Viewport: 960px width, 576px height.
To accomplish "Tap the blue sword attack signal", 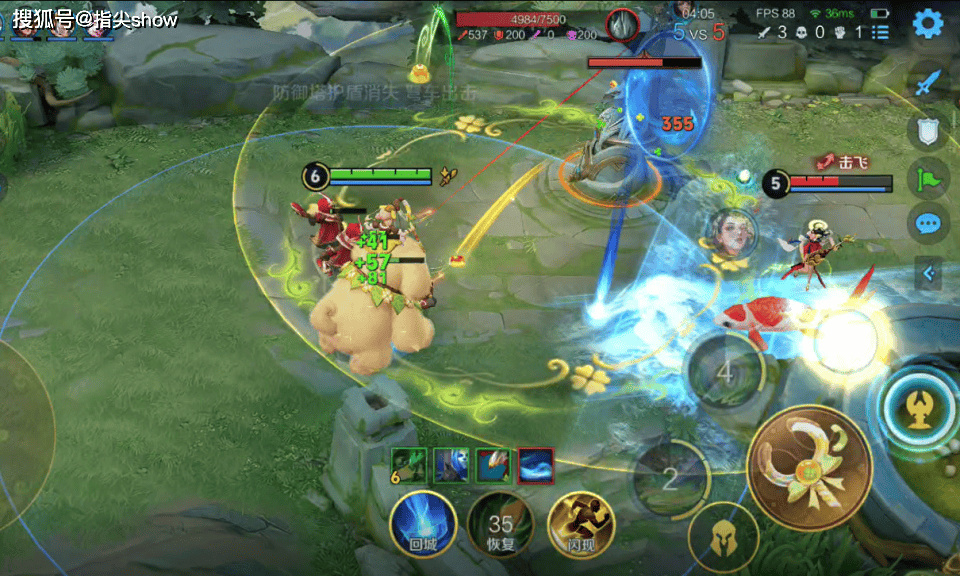I will pyautogui.click(x=929, y=82).
